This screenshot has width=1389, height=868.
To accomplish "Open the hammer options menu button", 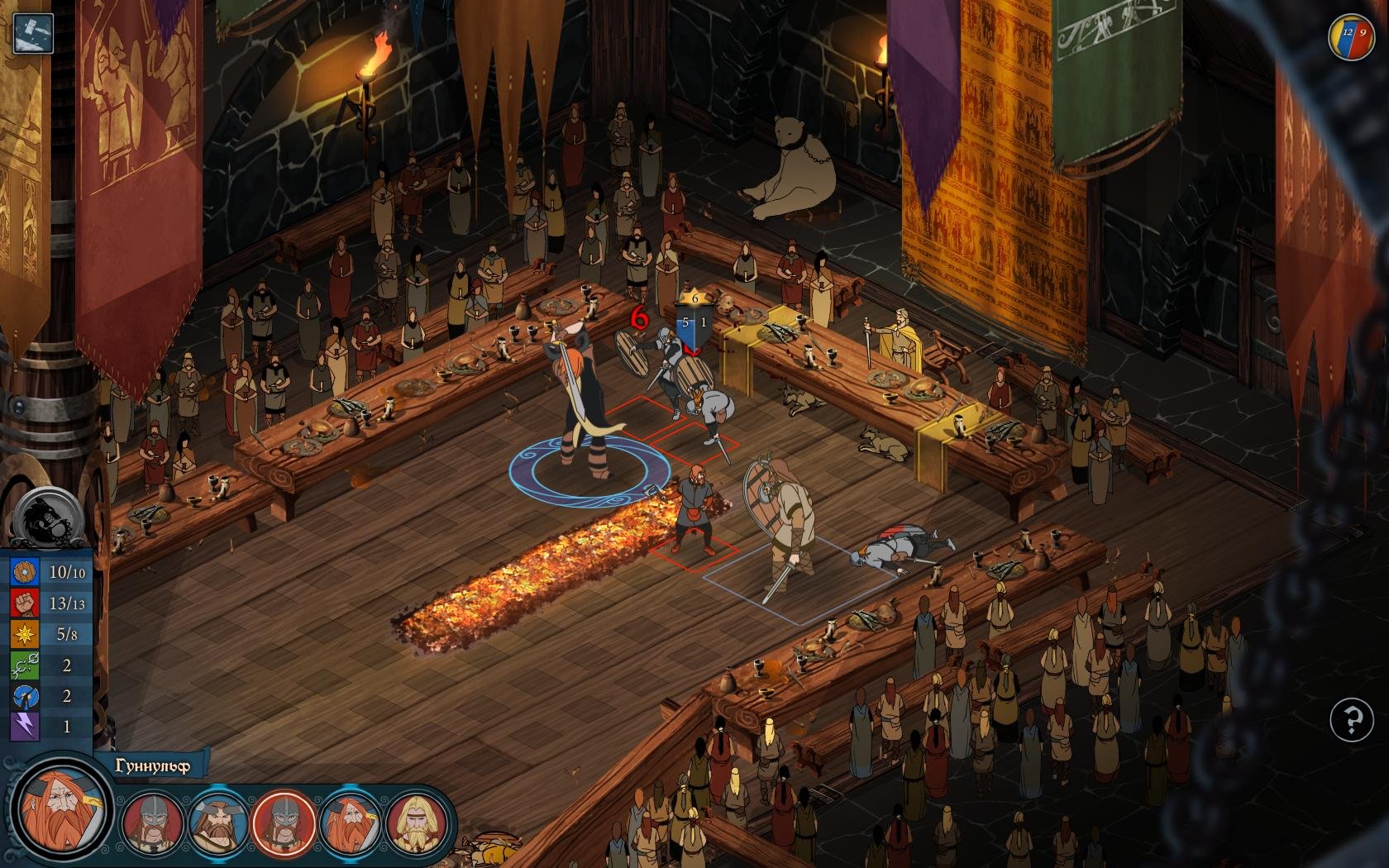I will (33, 33).
